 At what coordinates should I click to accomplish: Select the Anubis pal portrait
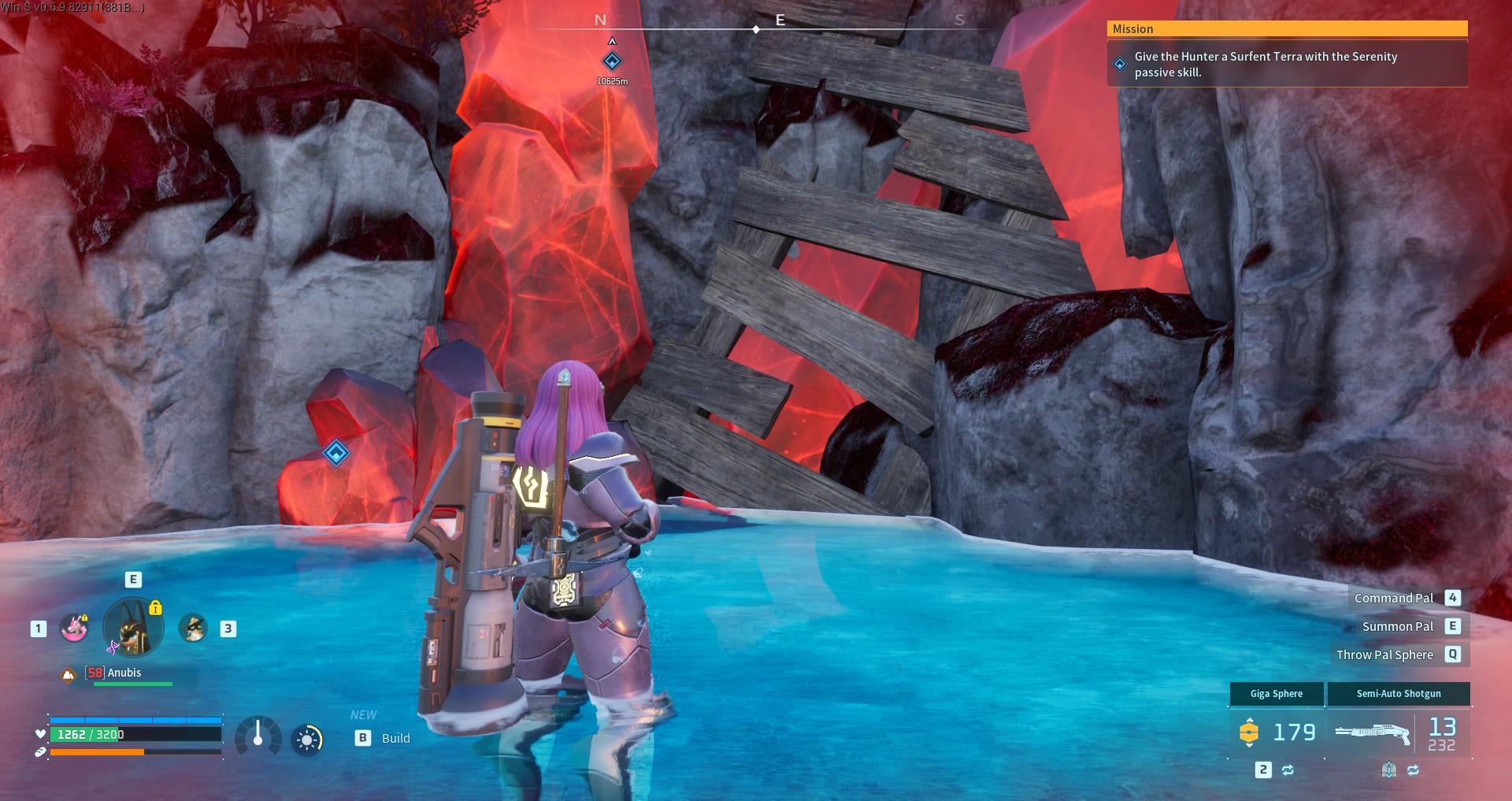(133, 628)
